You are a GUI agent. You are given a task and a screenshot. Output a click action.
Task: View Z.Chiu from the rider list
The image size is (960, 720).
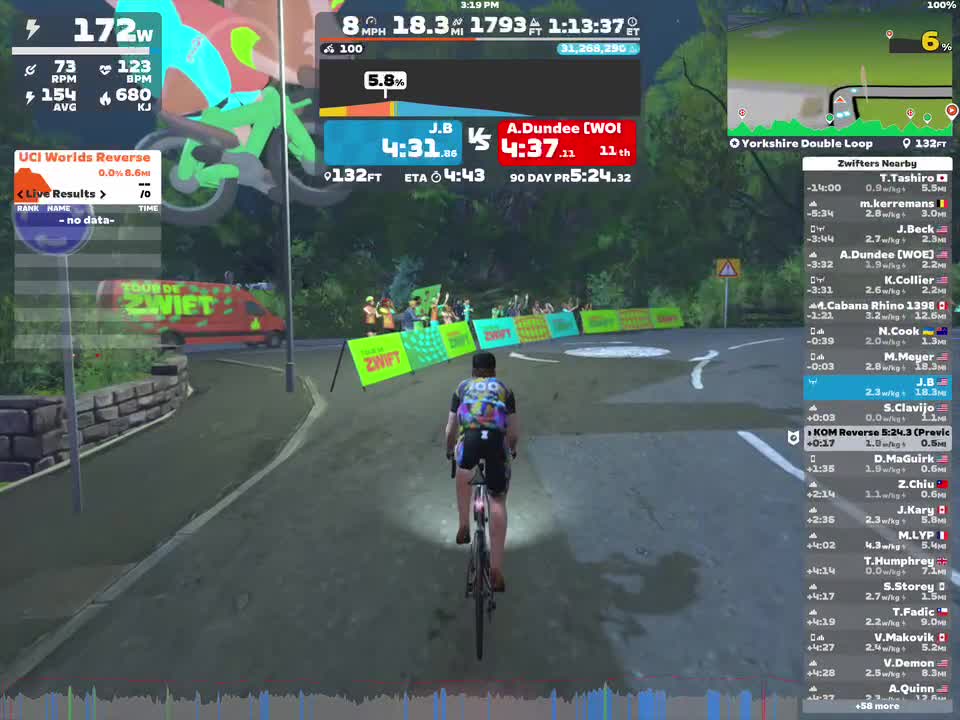[877, 489]
